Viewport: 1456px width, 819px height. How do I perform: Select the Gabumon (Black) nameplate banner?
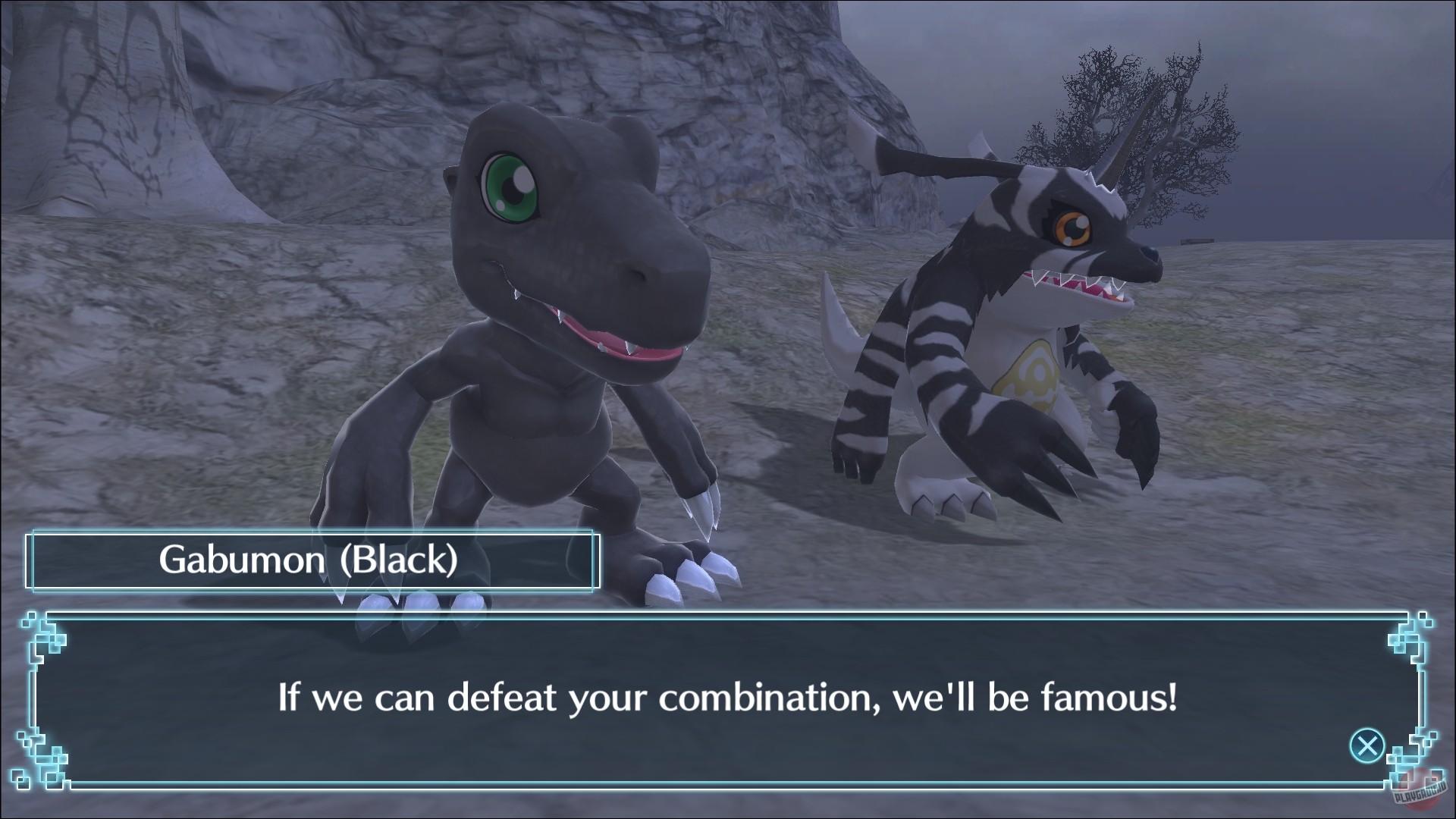point(311,561)
